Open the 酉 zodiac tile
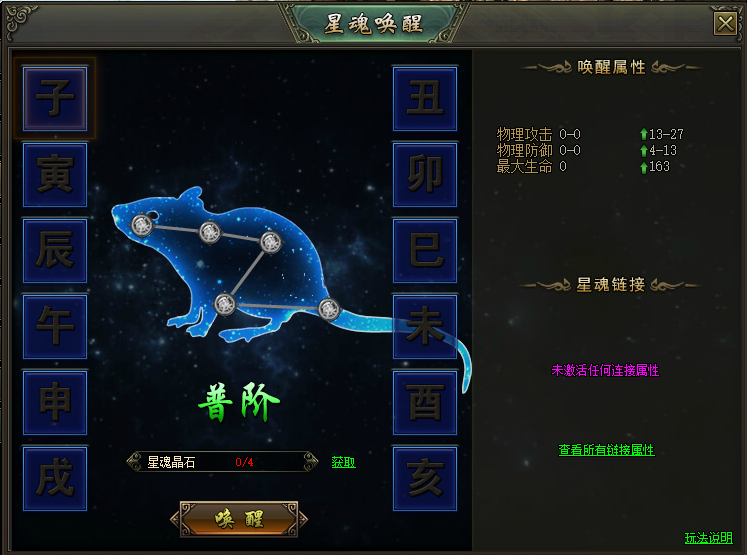 [x=425, y=403]
